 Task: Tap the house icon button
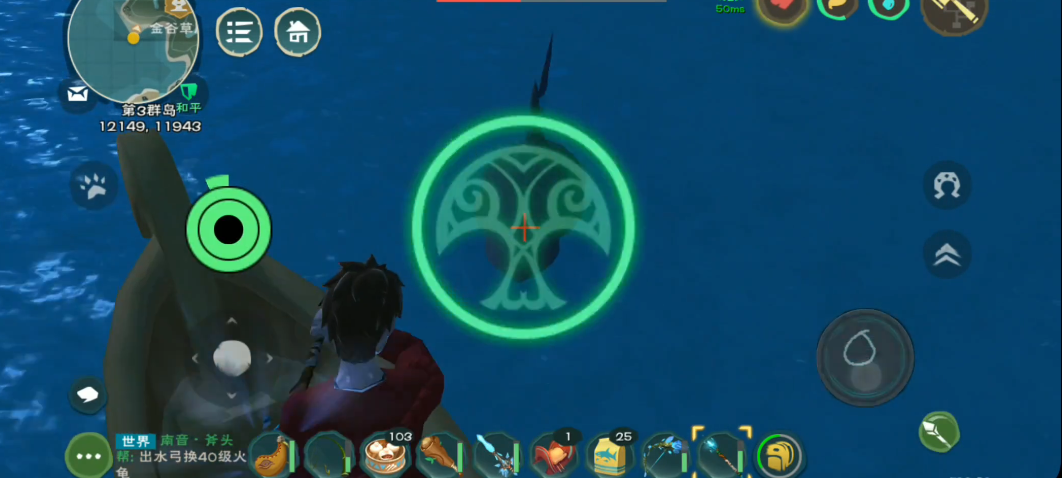coord(298,32)
